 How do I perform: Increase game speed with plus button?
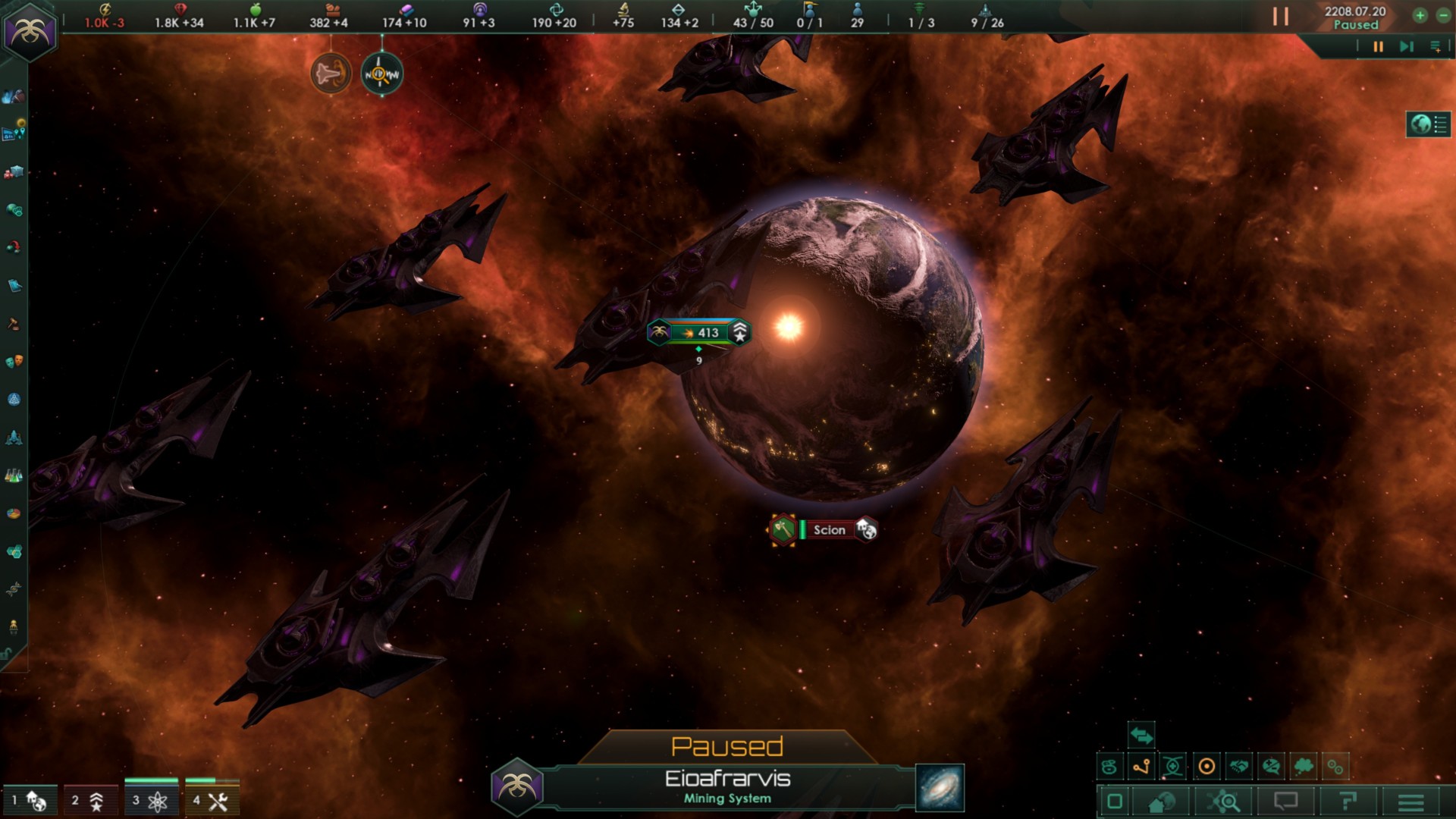coord(1420,15)
